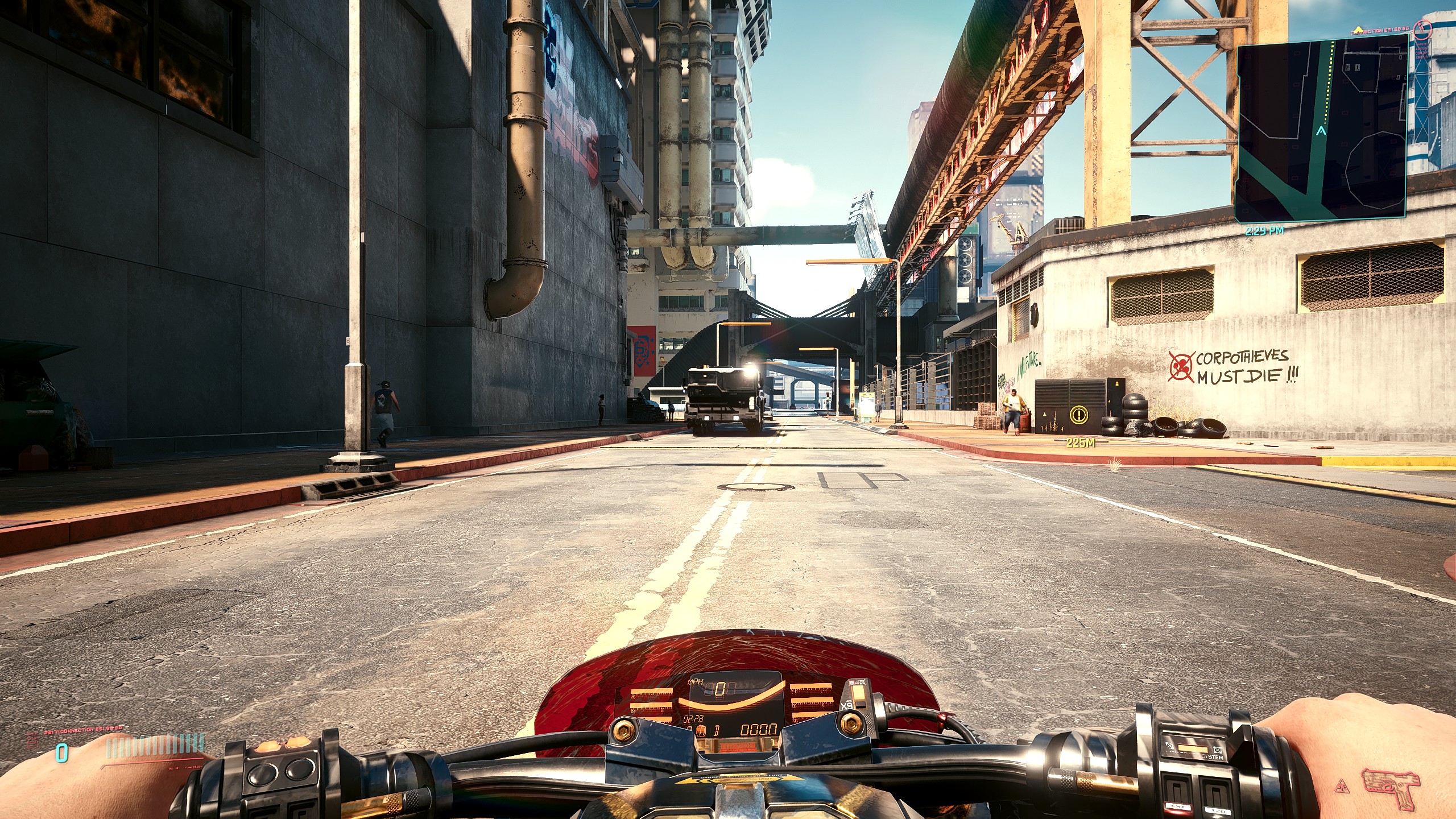Screen dimensions: 1456x819
Task: Click the minimap in the corner
Action: tap(1321, 127)
